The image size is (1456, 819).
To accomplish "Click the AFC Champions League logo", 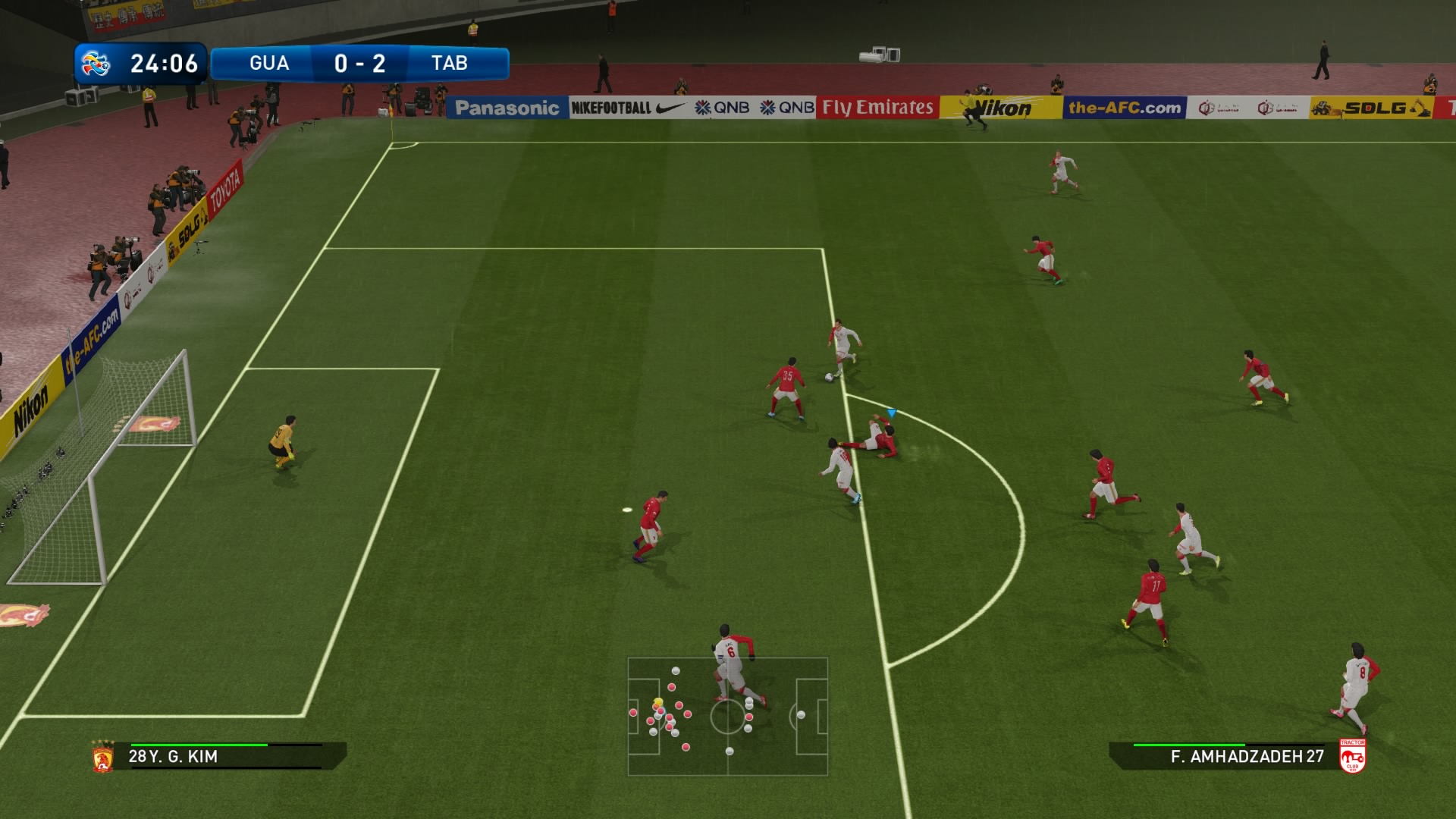I will (x=97, y=64).
